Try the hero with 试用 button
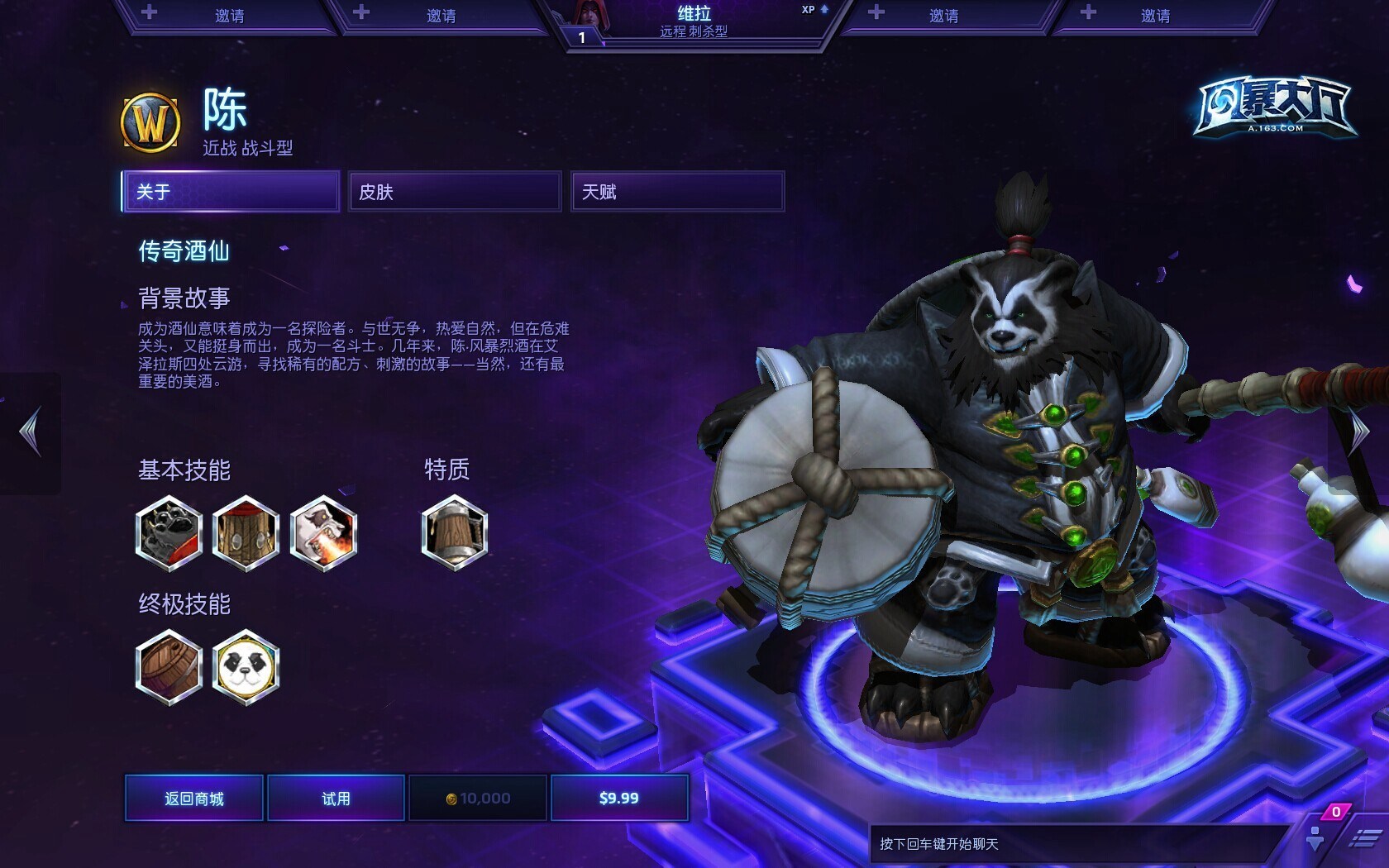 [x=336, y=798]
